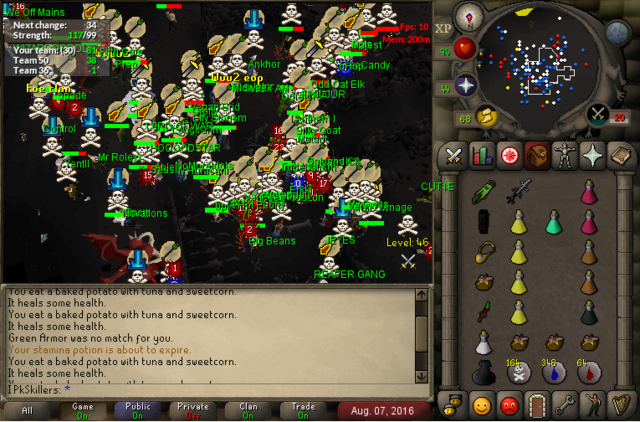The height and width of the screenshot is (422, 640).
Task: Open the Combat Options tab
Action: coord(454,155)
